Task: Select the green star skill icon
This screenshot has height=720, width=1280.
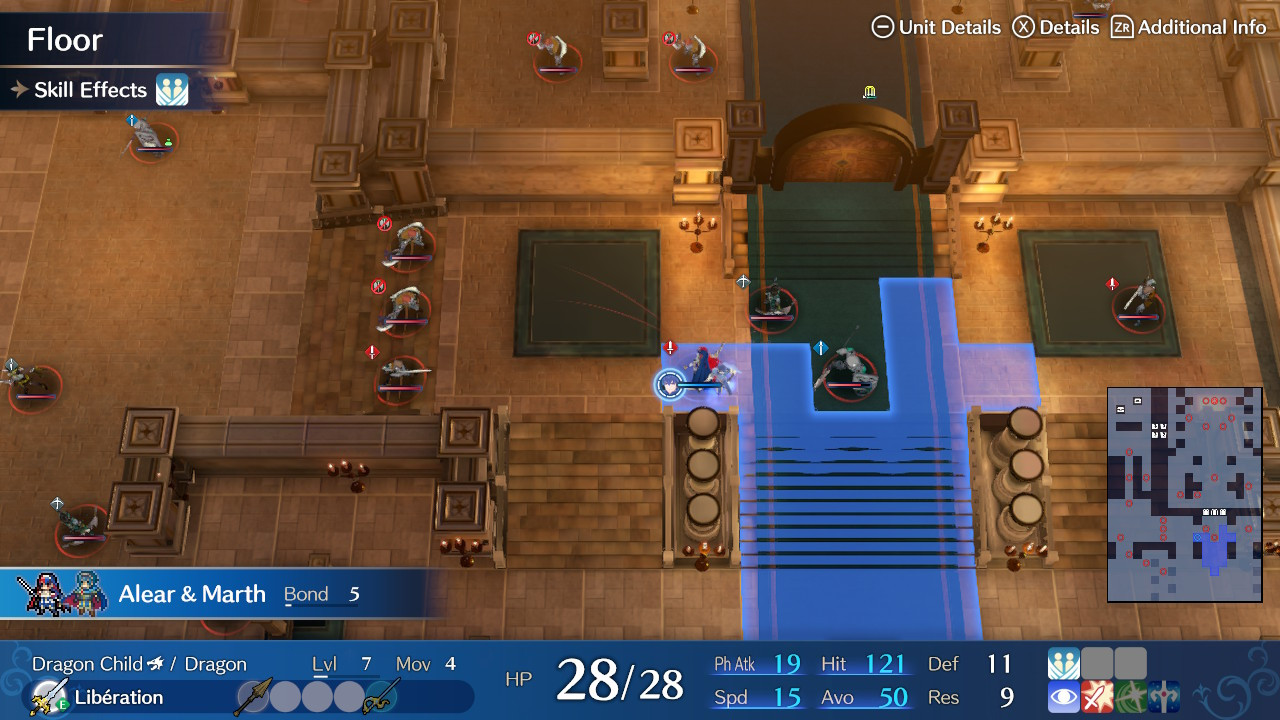Action: (x=1130, y=697)
